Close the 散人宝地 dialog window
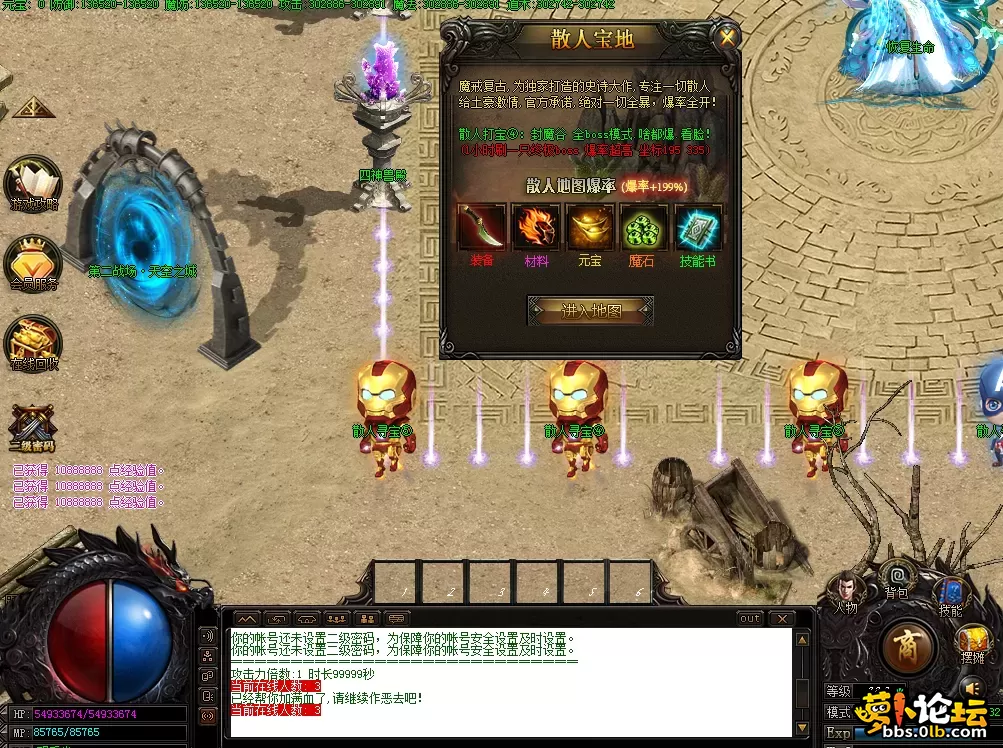Image resolution: width=1003 pixels, height=748 pixels. pos(727,39)
